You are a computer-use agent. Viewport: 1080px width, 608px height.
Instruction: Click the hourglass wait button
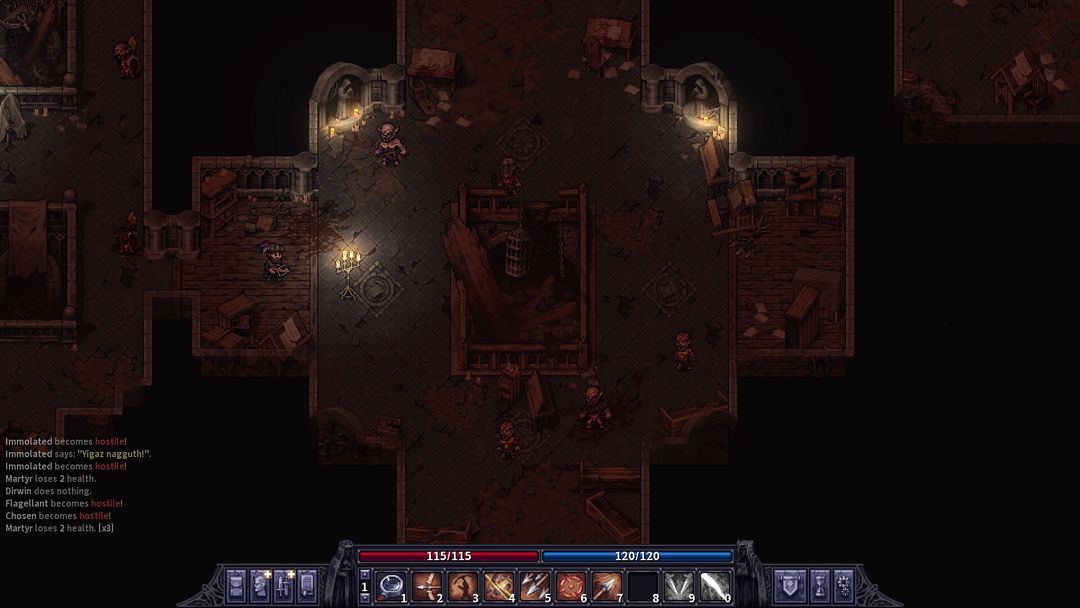tap(819, 584)
